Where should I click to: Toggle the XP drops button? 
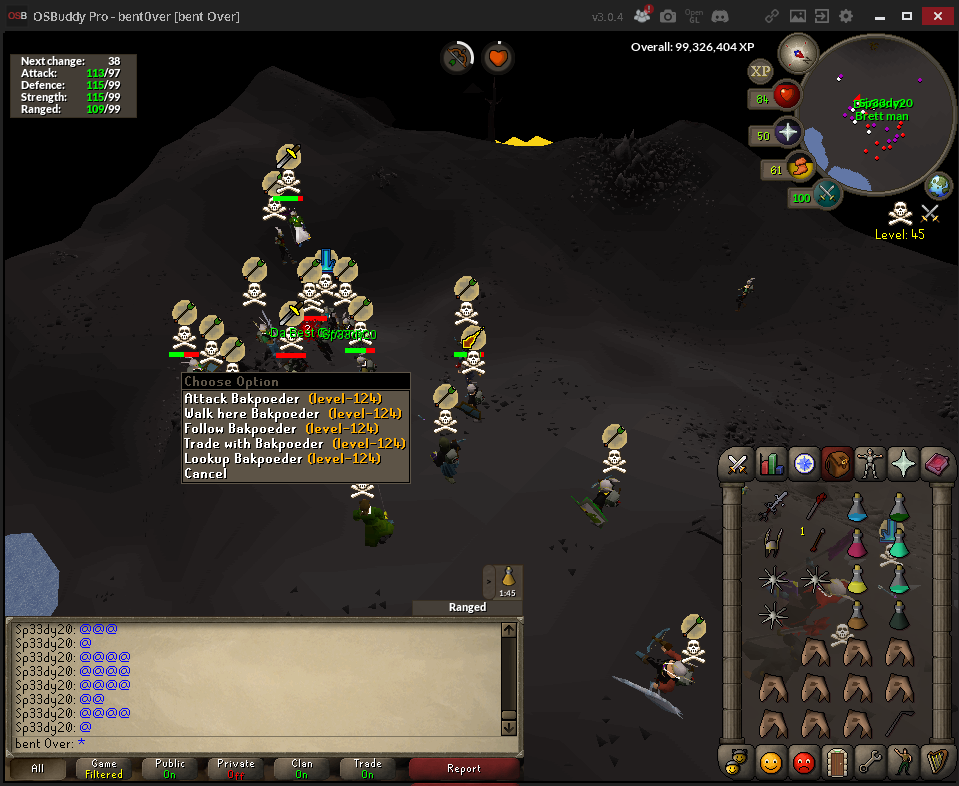coord(760,70)
